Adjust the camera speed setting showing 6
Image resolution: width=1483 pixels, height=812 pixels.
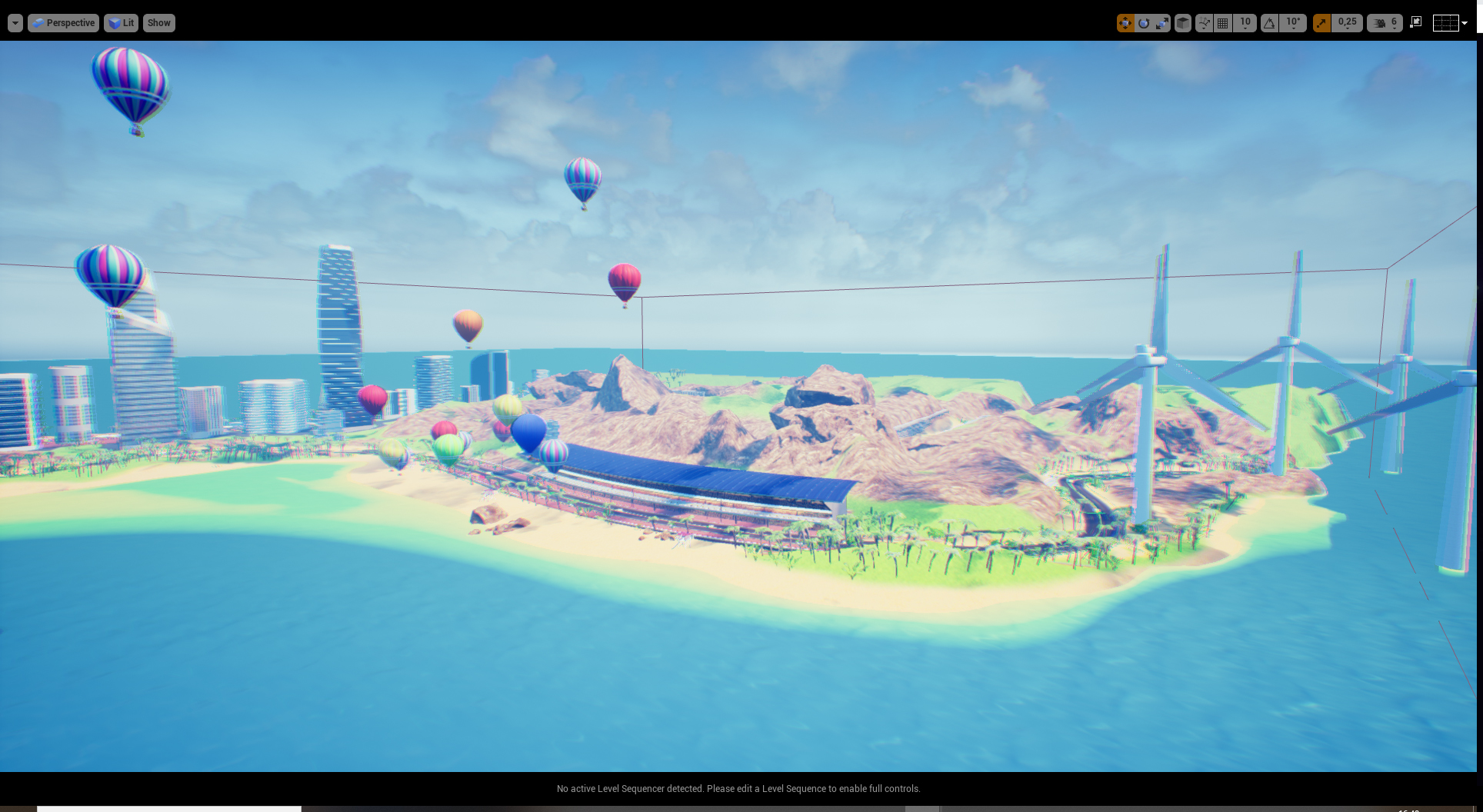pos(1385,23)
